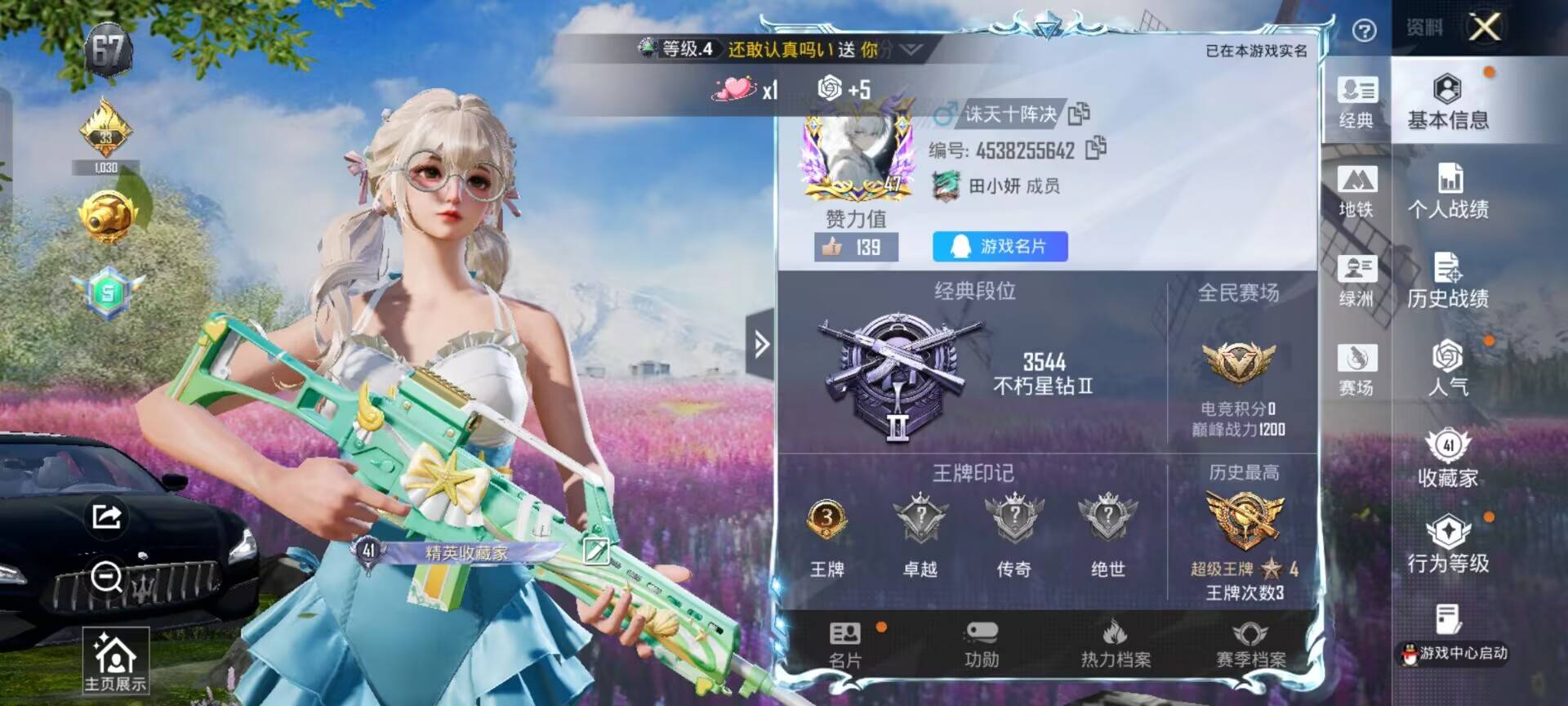This screenshot has height=706, width=1568.
Task: Close the profile with the X button
Action: pos(1484,28)
